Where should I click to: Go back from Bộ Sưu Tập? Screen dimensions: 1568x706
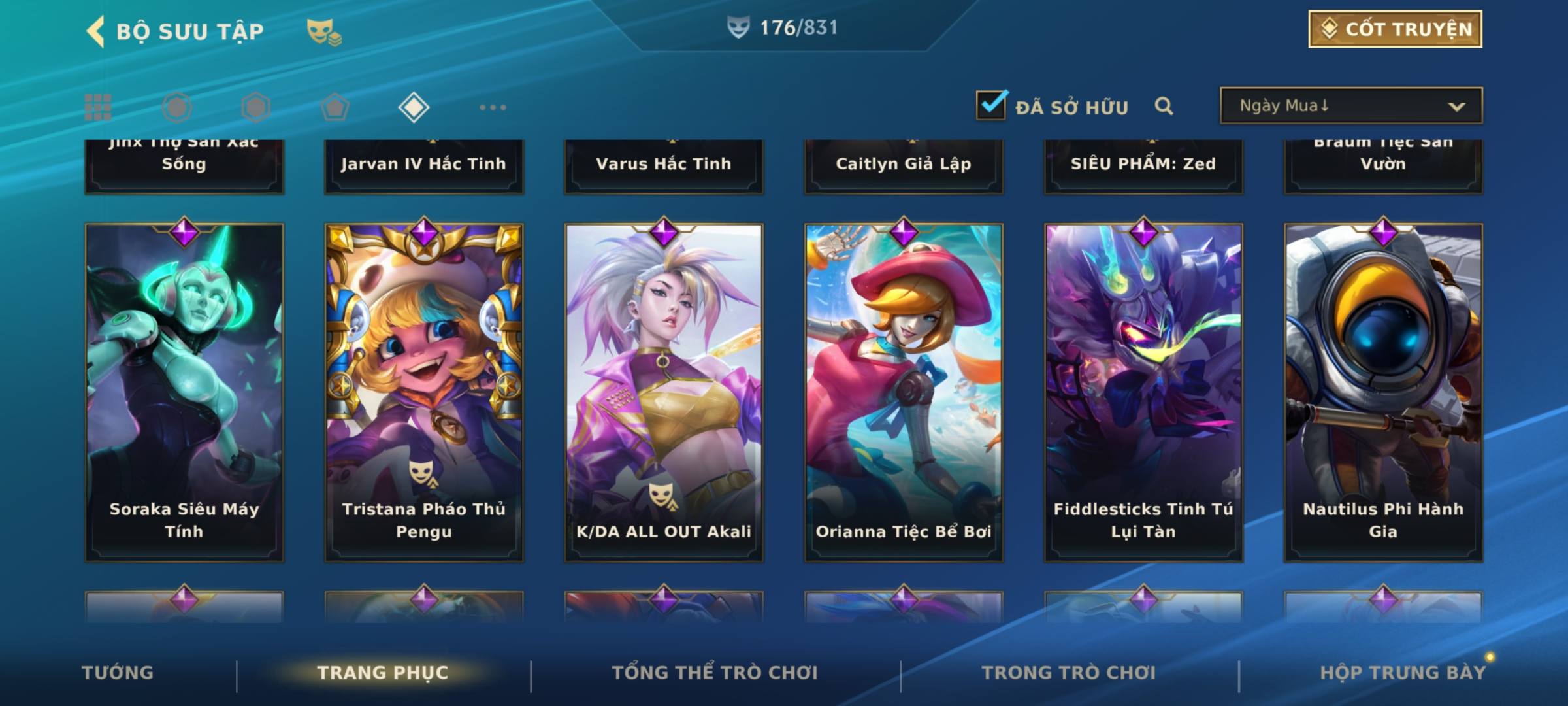[x=96, y=31]
